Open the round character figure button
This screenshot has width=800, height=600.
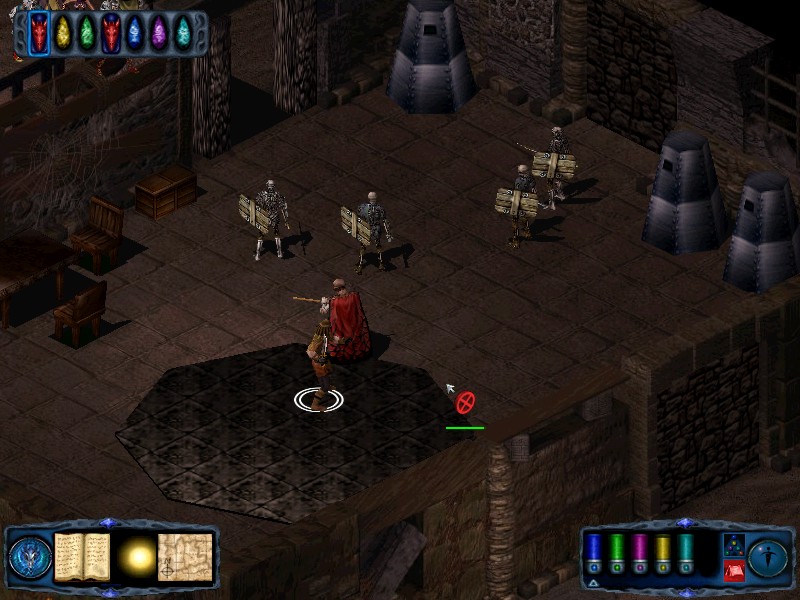pyautogui.click(x=767, y=558)
